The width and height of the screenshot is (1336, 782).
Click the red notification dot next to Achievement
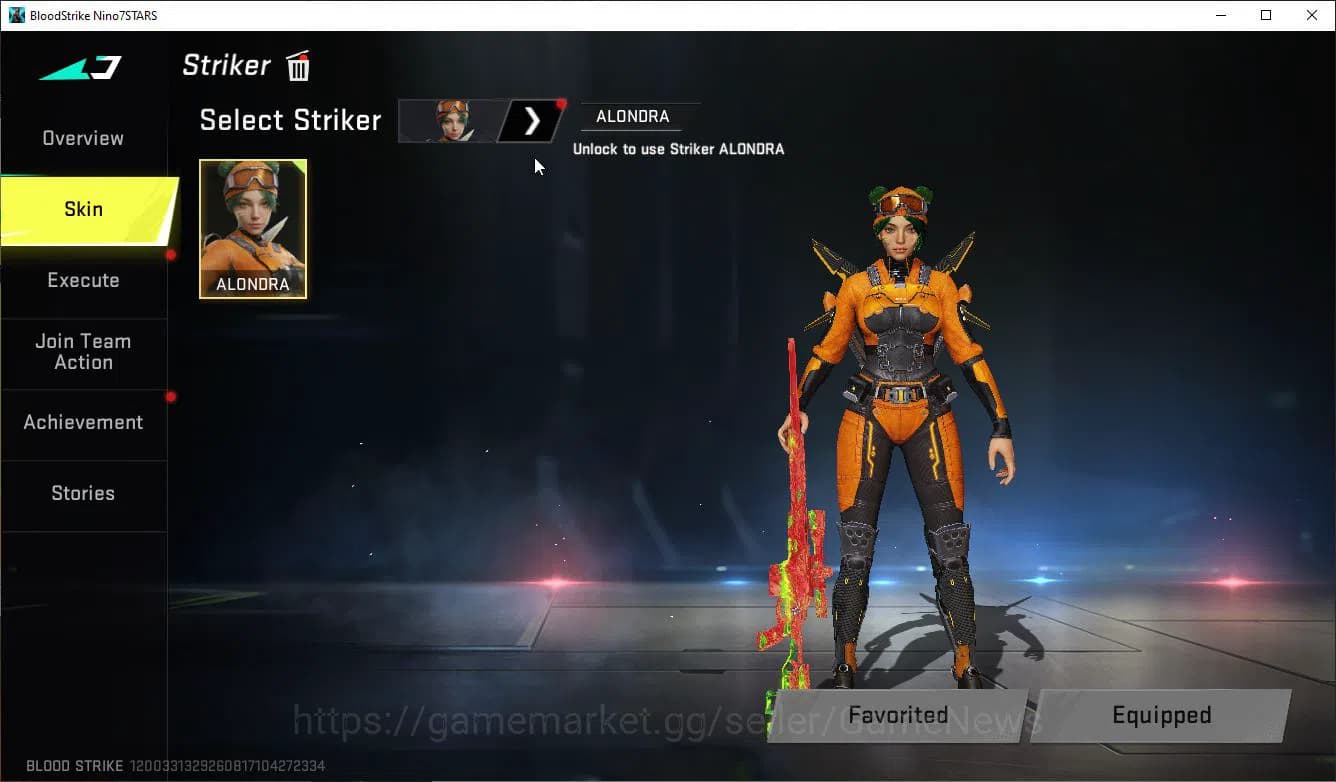click(x=170, y=396)
